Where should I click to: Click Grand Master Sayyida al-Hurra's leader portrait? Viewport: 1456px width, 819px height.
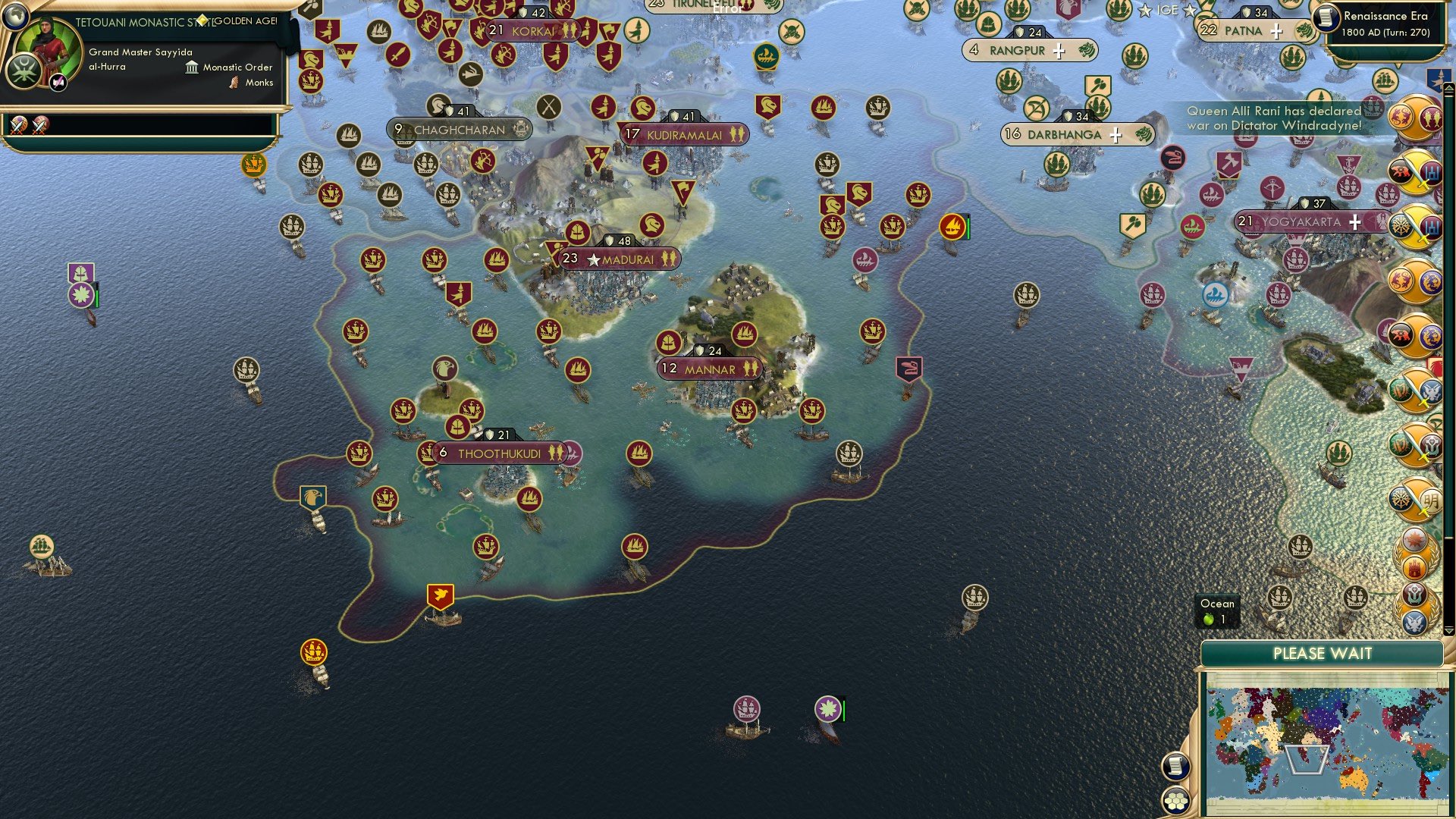pos(49,48)
